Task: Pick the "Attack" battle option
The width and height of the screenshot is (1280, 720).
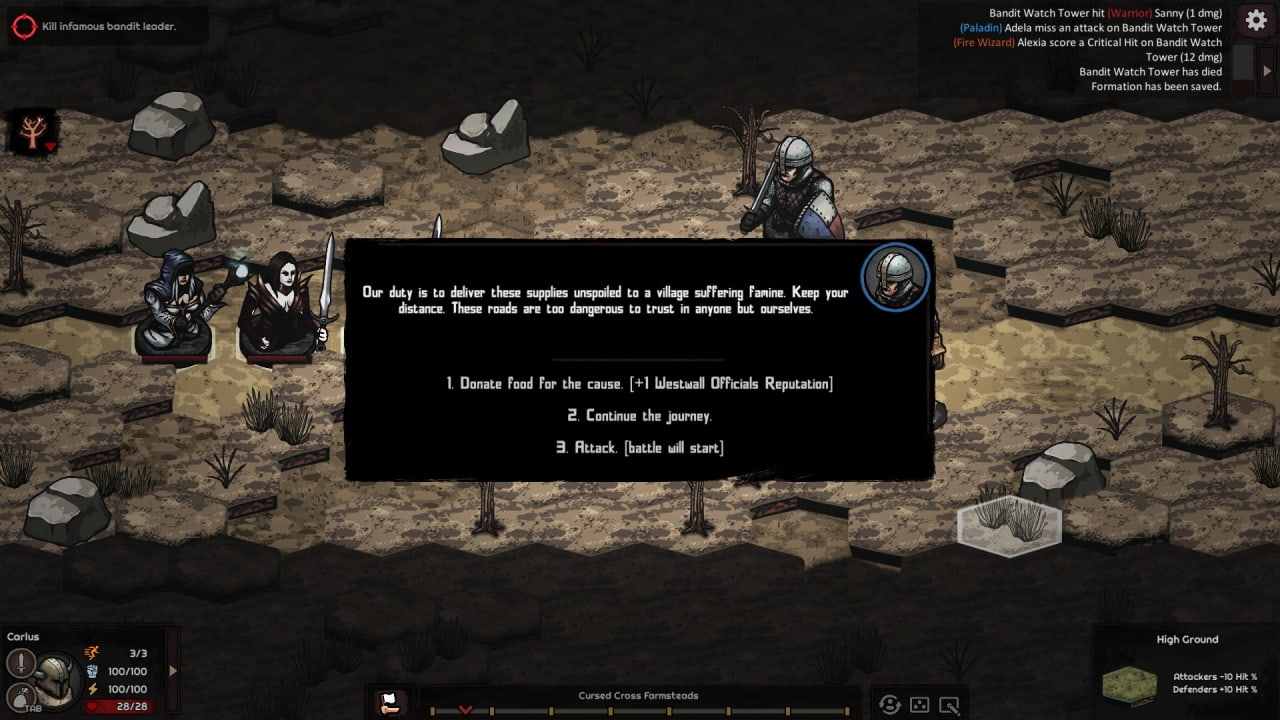Action: click(639, 448)
